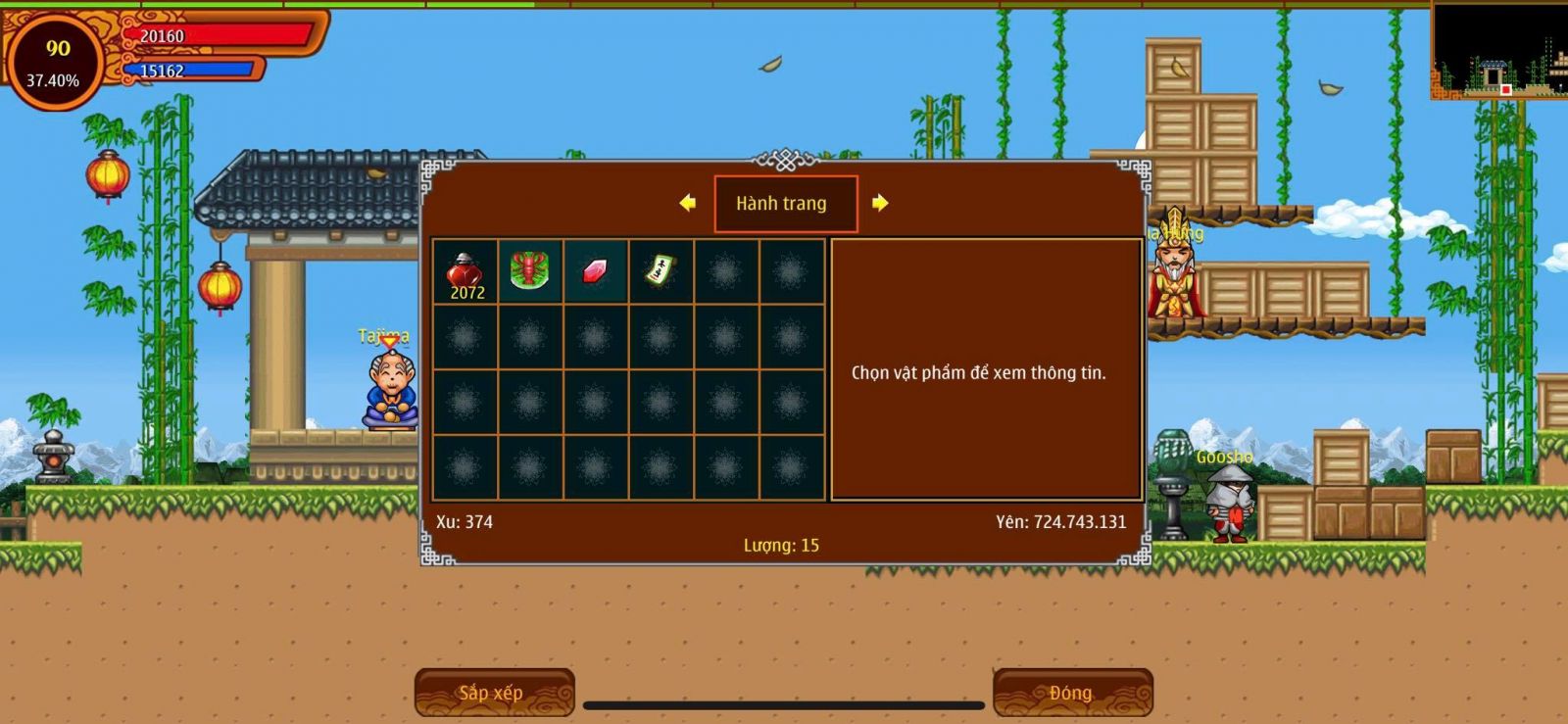Choose the lobster dish item
Image resolution: width=1568 pixels, height=724 pixels.
click(x=529, y=270)
